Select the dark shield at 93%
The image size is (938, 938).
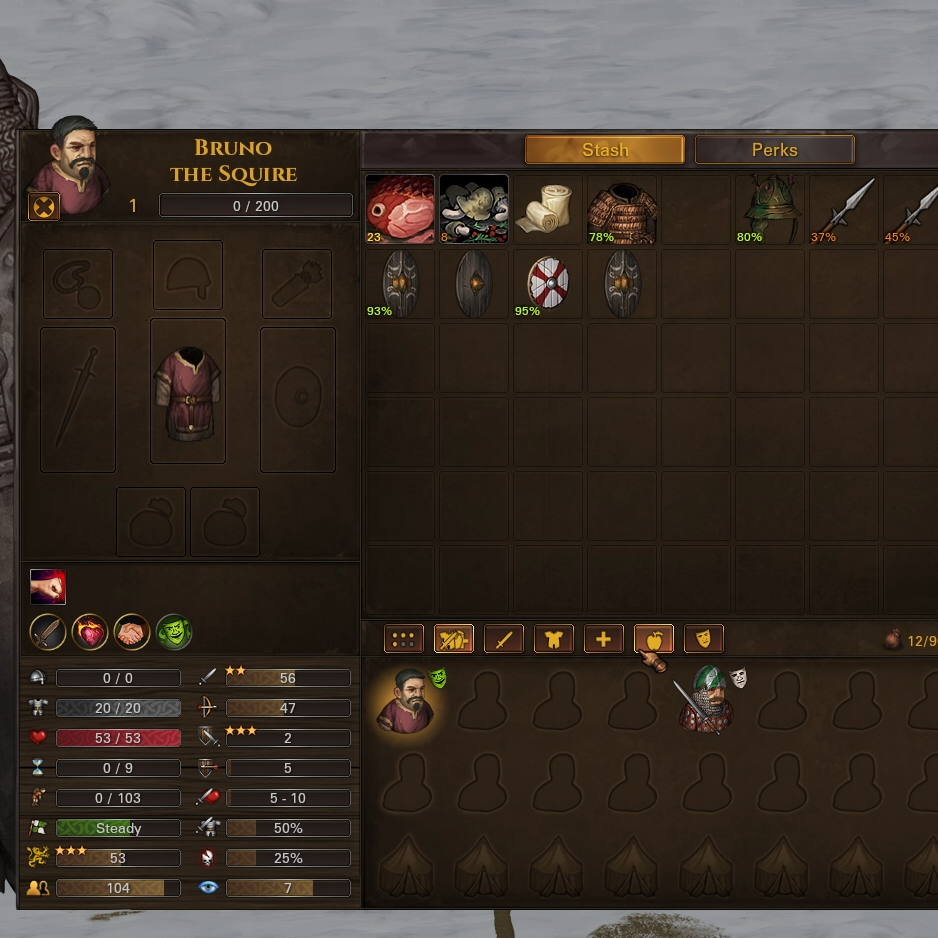[400, 283]
